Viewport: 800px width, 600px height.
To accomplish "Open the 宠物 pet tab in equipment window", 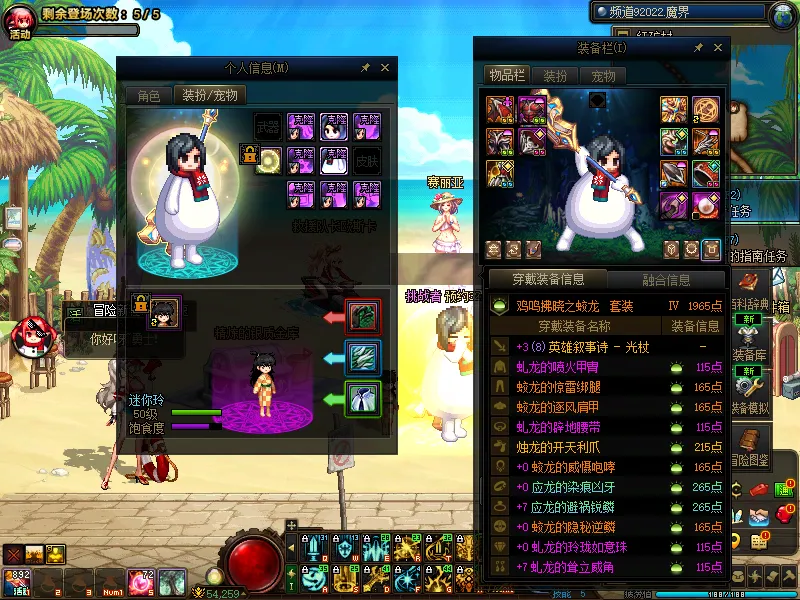I will point(603,76).
